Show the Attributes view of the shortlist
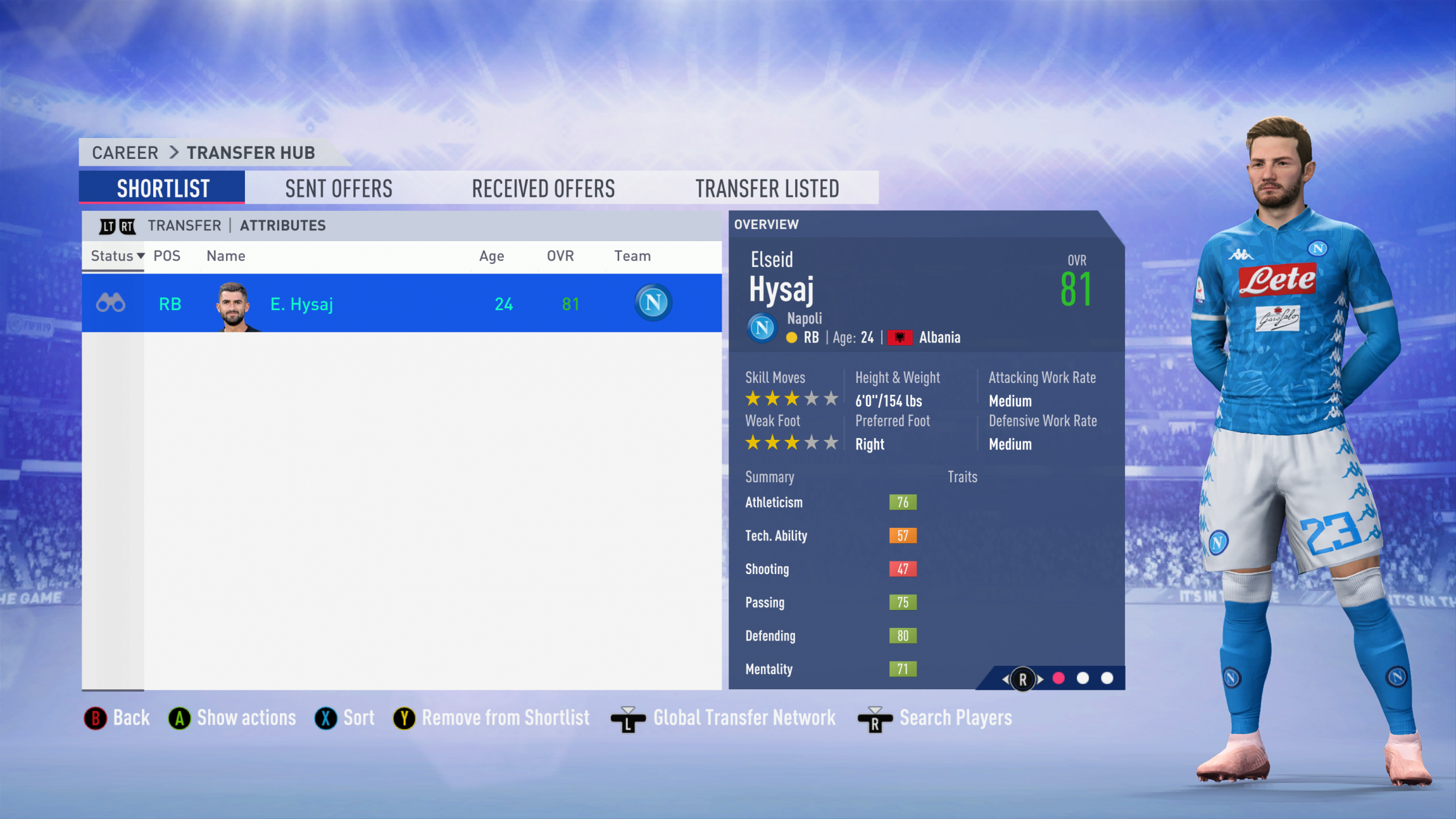 point(282,225)
